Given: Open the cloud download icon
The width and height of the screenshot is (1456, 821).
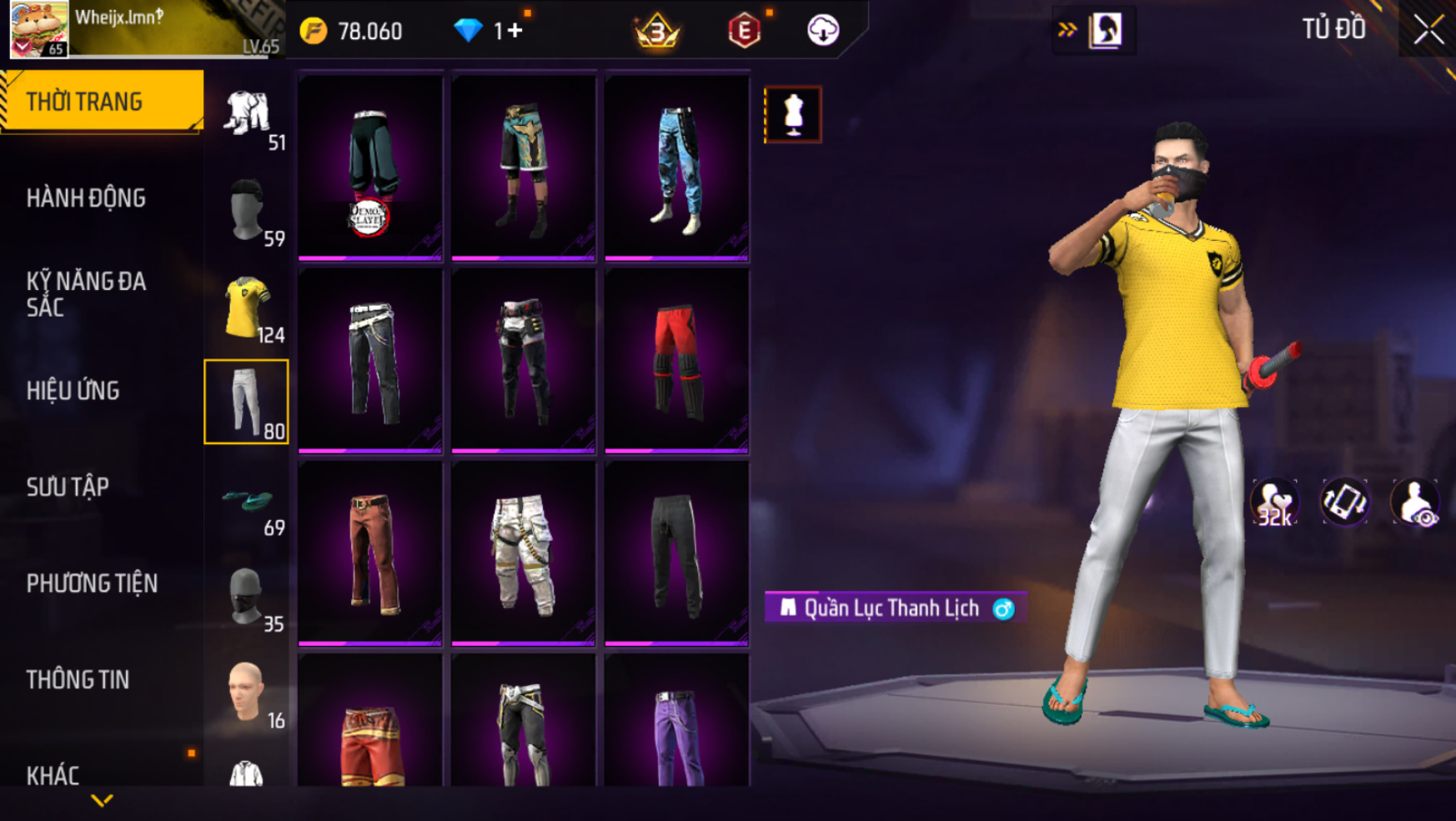Looking at the screenshot, I should (x=823, y=31).
